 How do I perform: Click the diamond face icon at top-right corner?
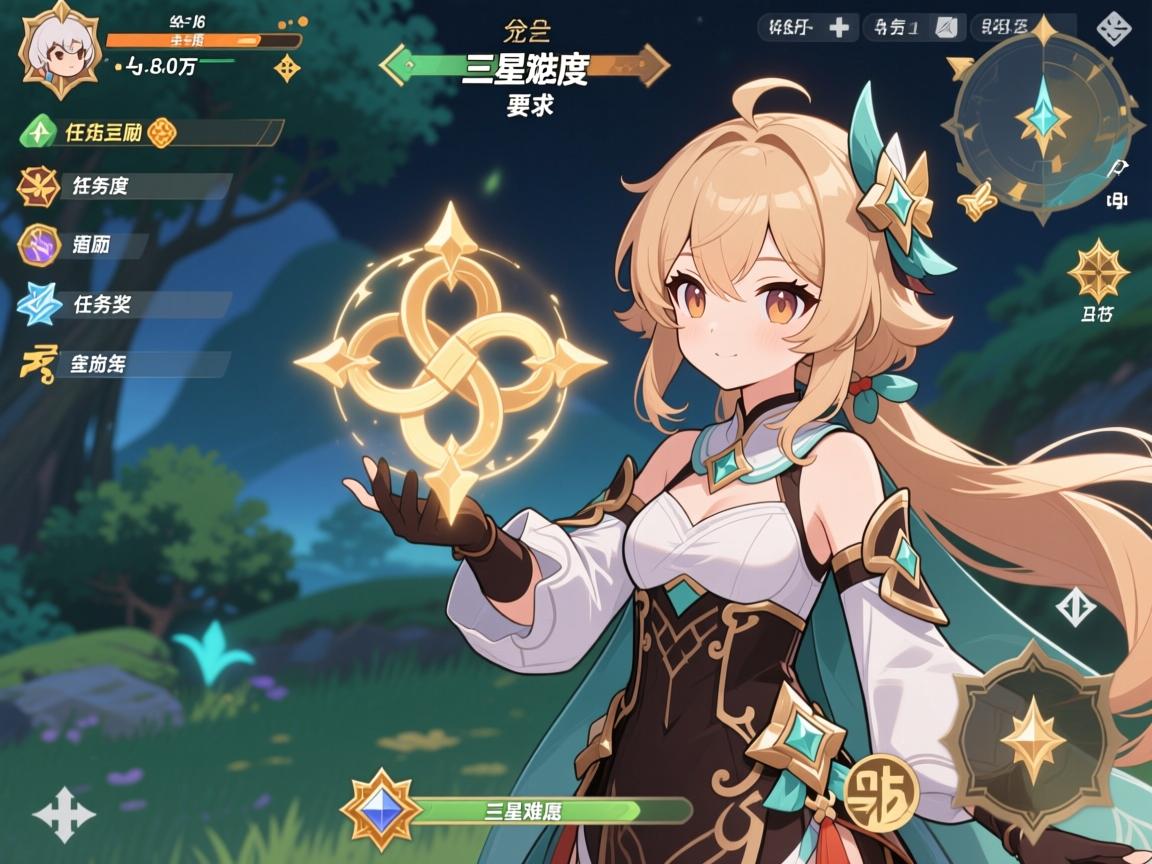[x=1115, y=28]
